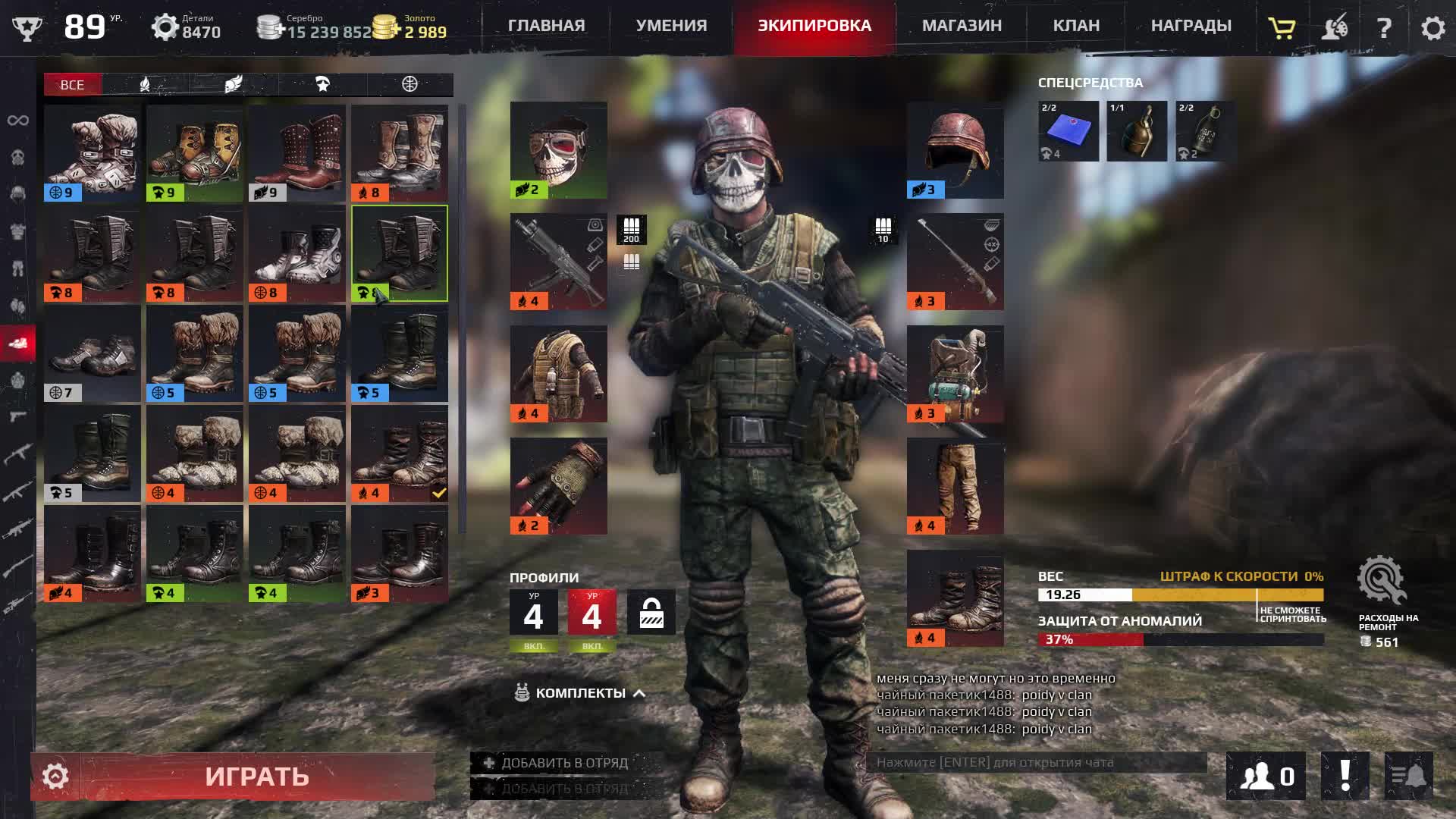Open the shopping cart at the top
Viewport: 1456px width, 819px height.
point(1281,29)
